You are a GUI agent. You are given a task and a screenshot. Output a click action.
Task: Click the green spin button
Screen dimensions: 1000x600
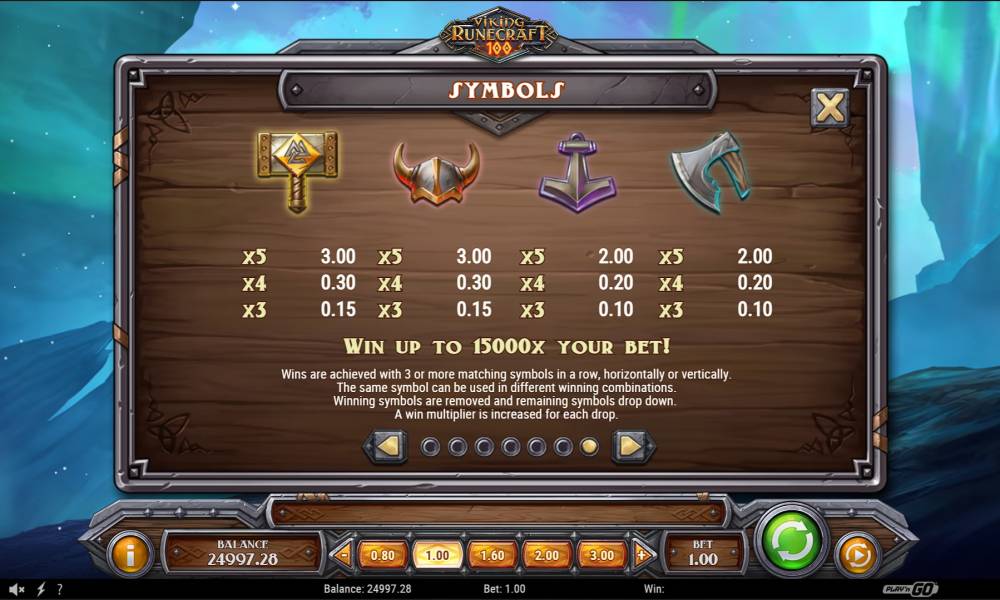coord(792,543)
